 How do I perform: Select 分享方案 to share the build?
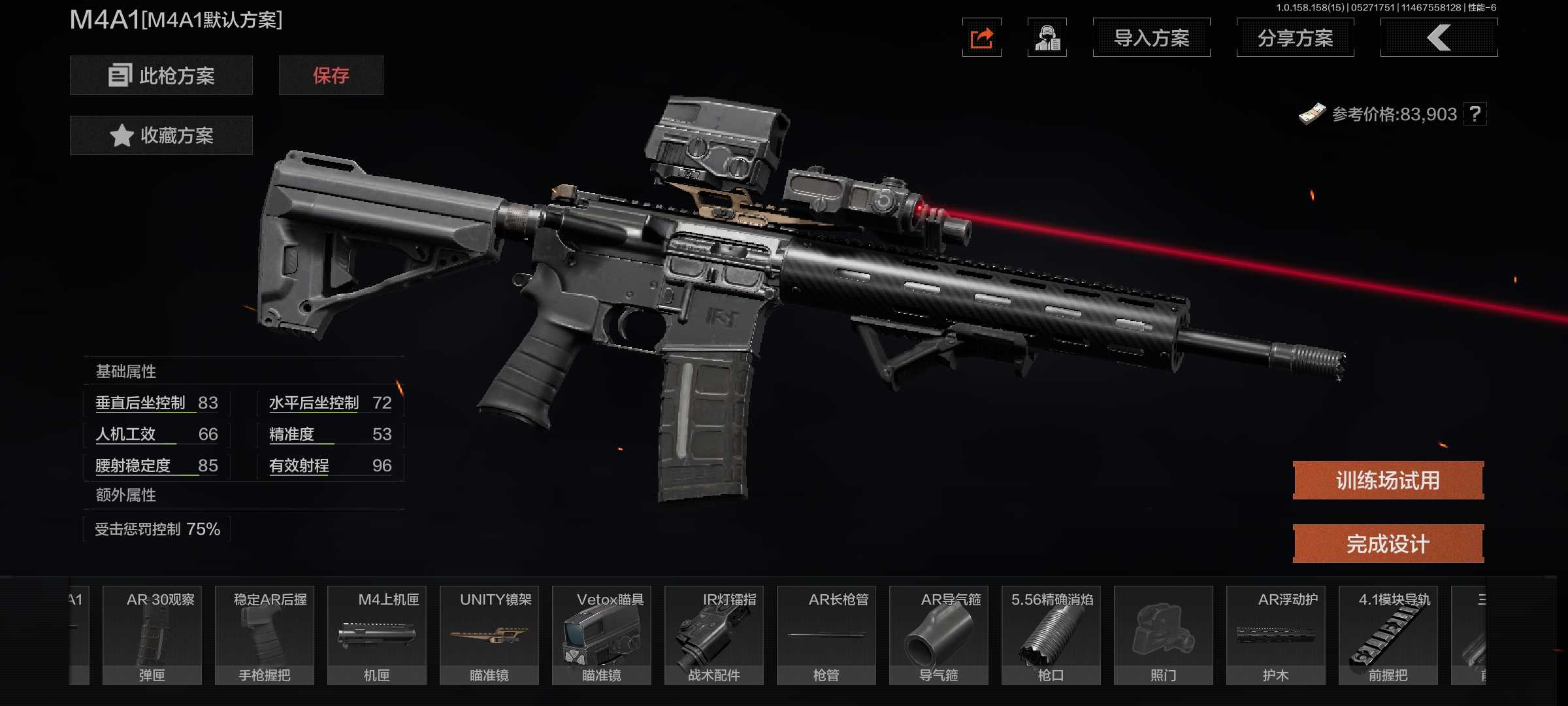pyautogui.click(x=1295, y=38)
